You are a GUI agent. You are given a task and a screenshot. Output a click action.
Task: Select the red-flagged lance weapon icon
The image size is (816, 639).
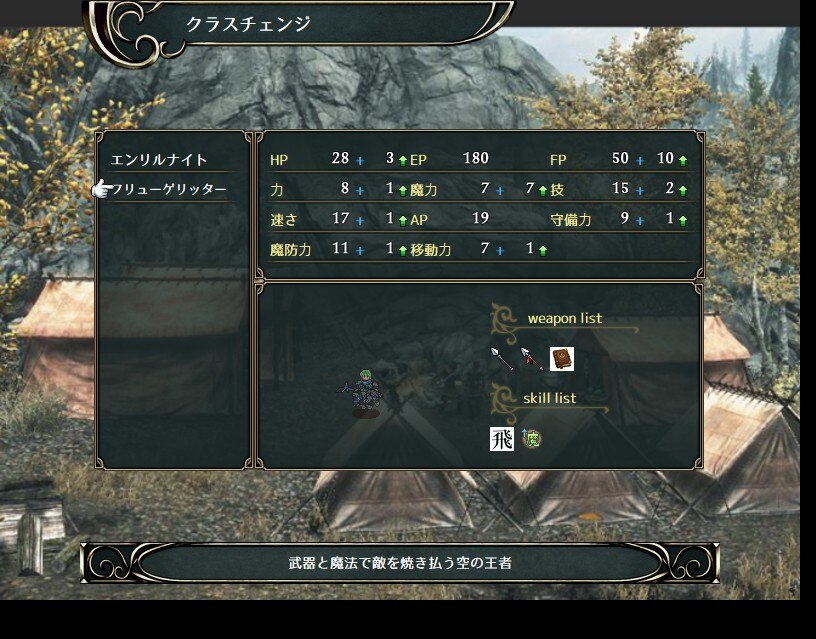(x=531, y=358)
